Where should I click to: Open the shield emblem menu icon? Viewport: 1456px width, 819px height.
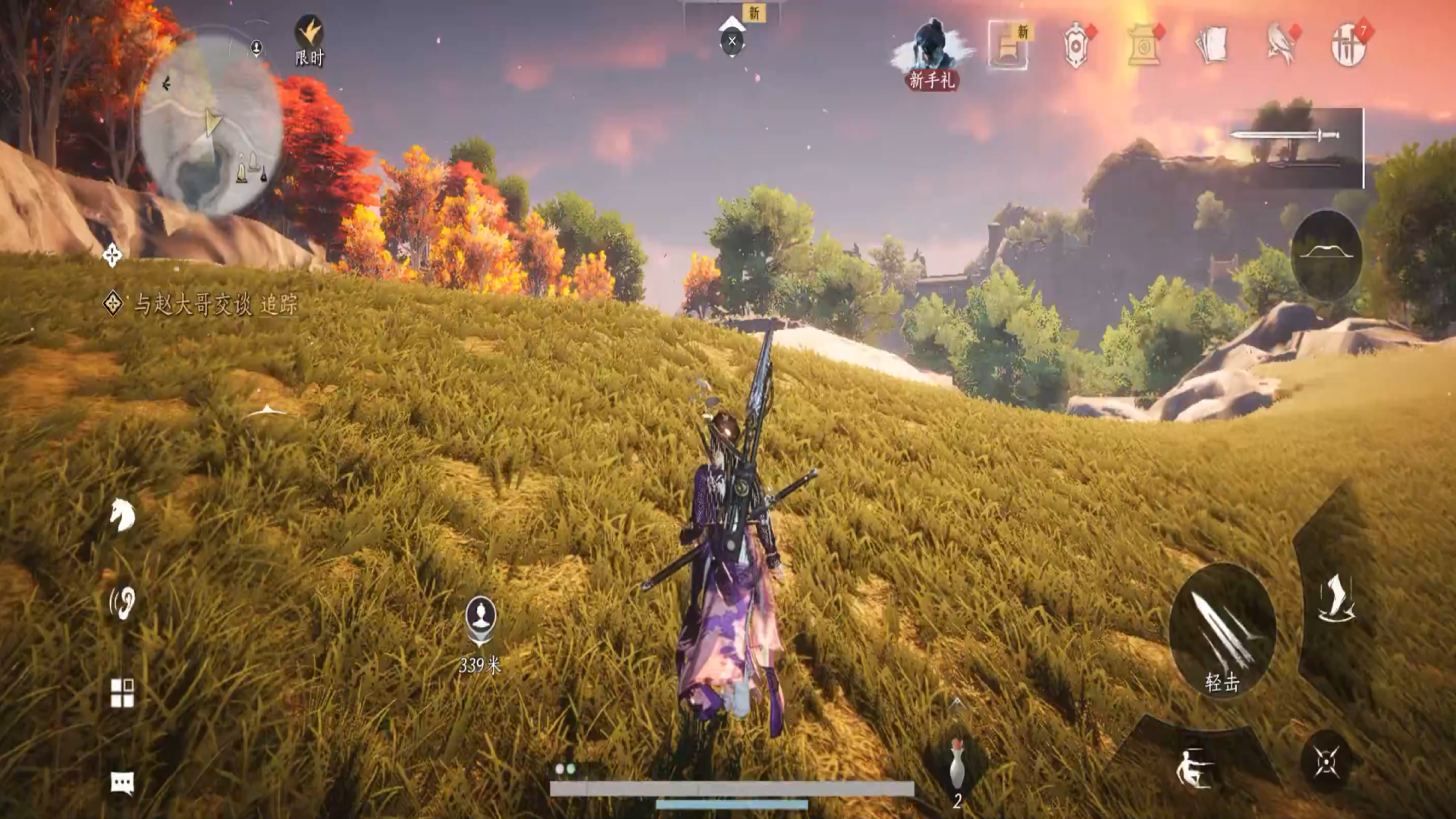[x=1076, y=45]
